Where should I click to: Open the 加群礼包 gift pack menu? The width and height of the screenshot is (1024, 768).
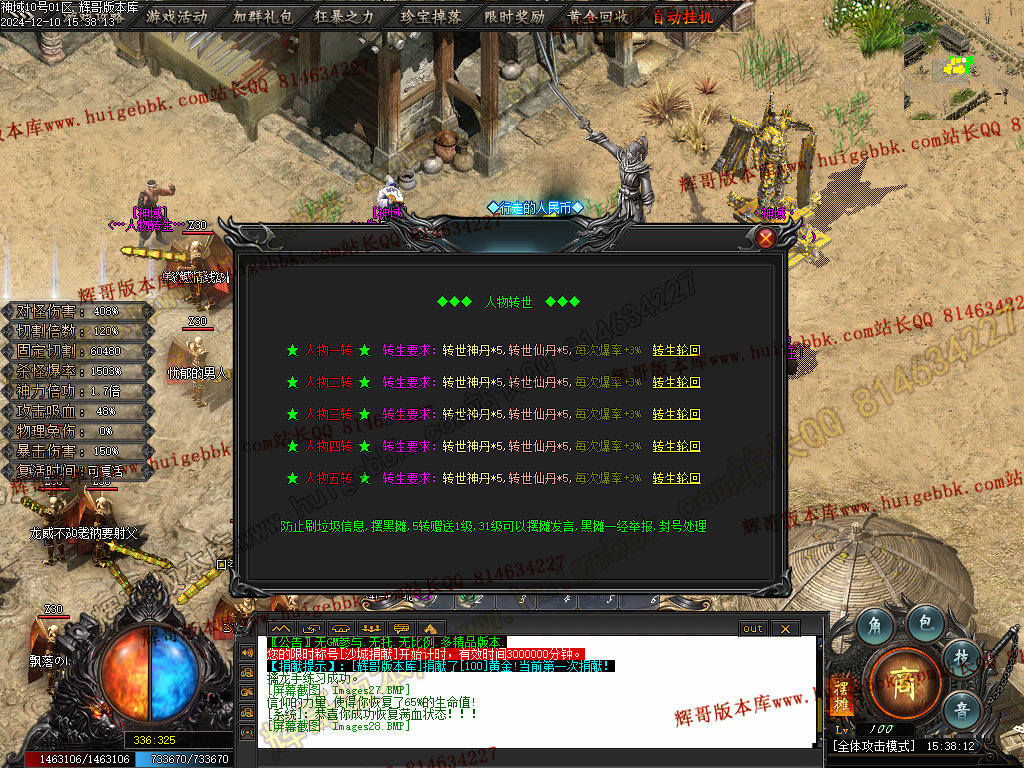[263, 16]
